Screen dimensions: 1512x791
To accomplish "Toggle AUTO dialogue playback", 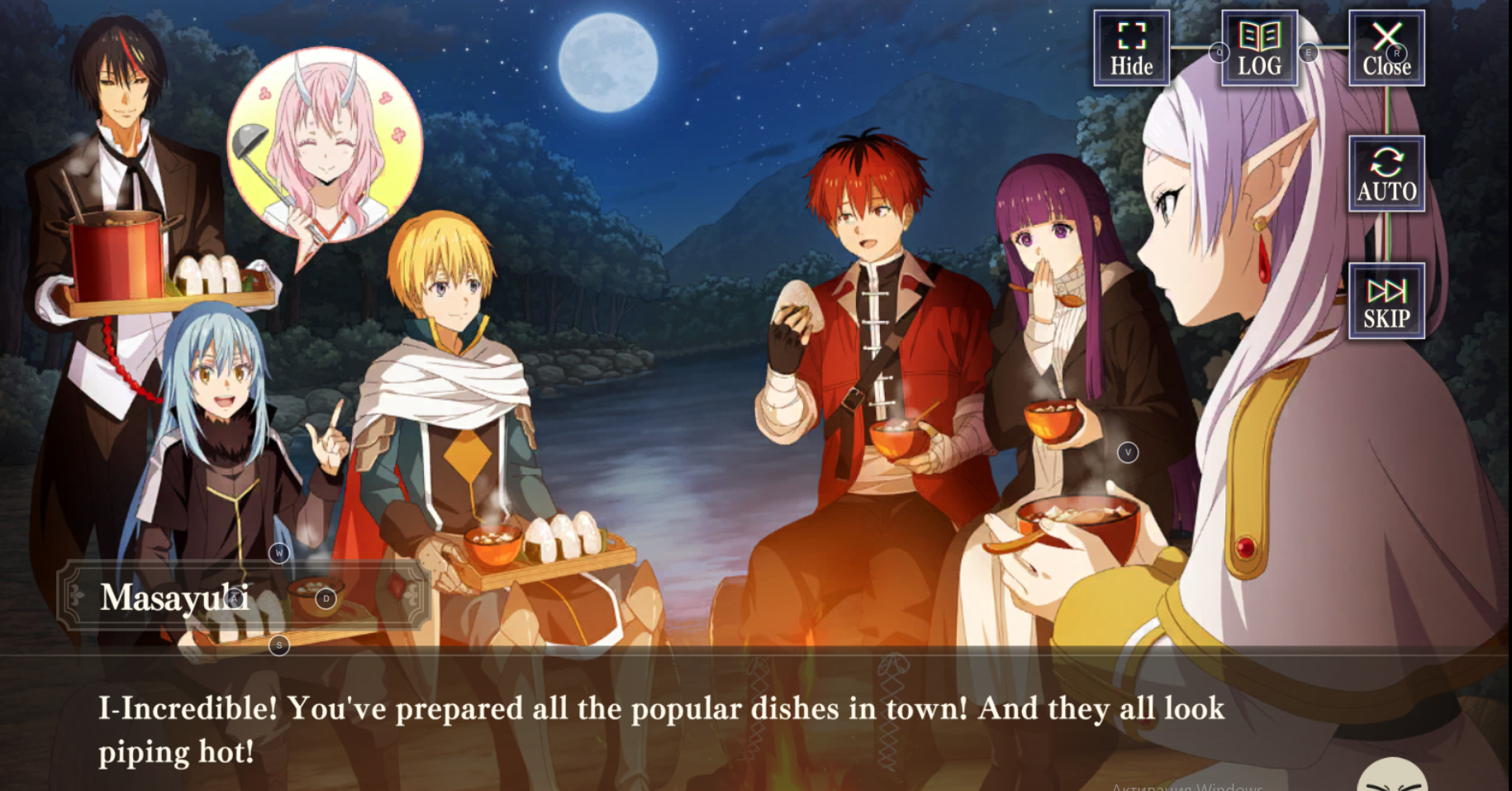I will pos(1386,174).
